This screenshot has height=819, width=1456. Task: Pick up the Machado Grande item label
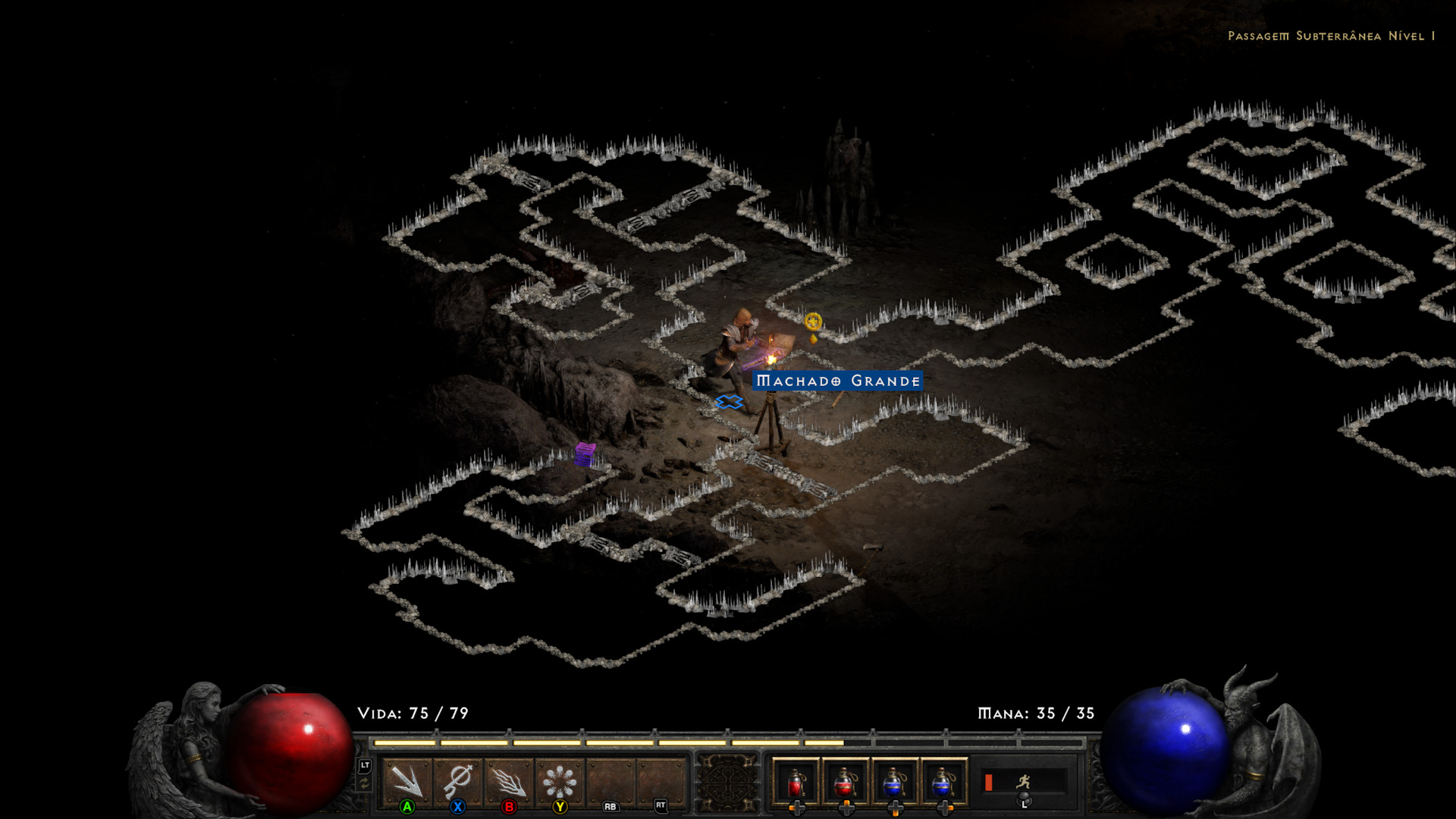(x=838, y=381)
